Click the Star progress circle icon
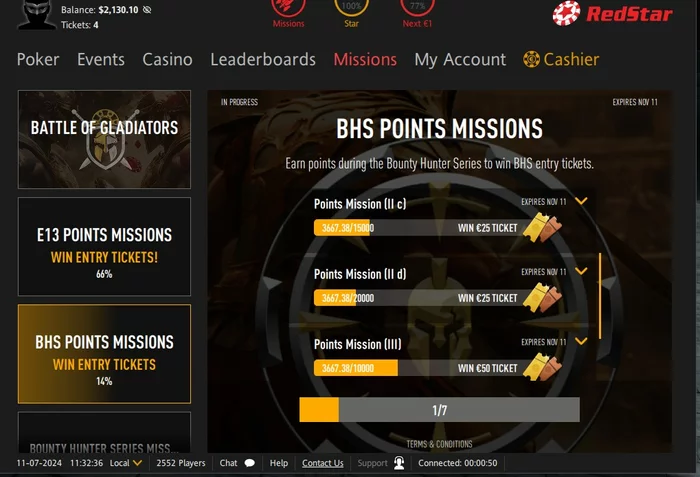 (351, 8)
